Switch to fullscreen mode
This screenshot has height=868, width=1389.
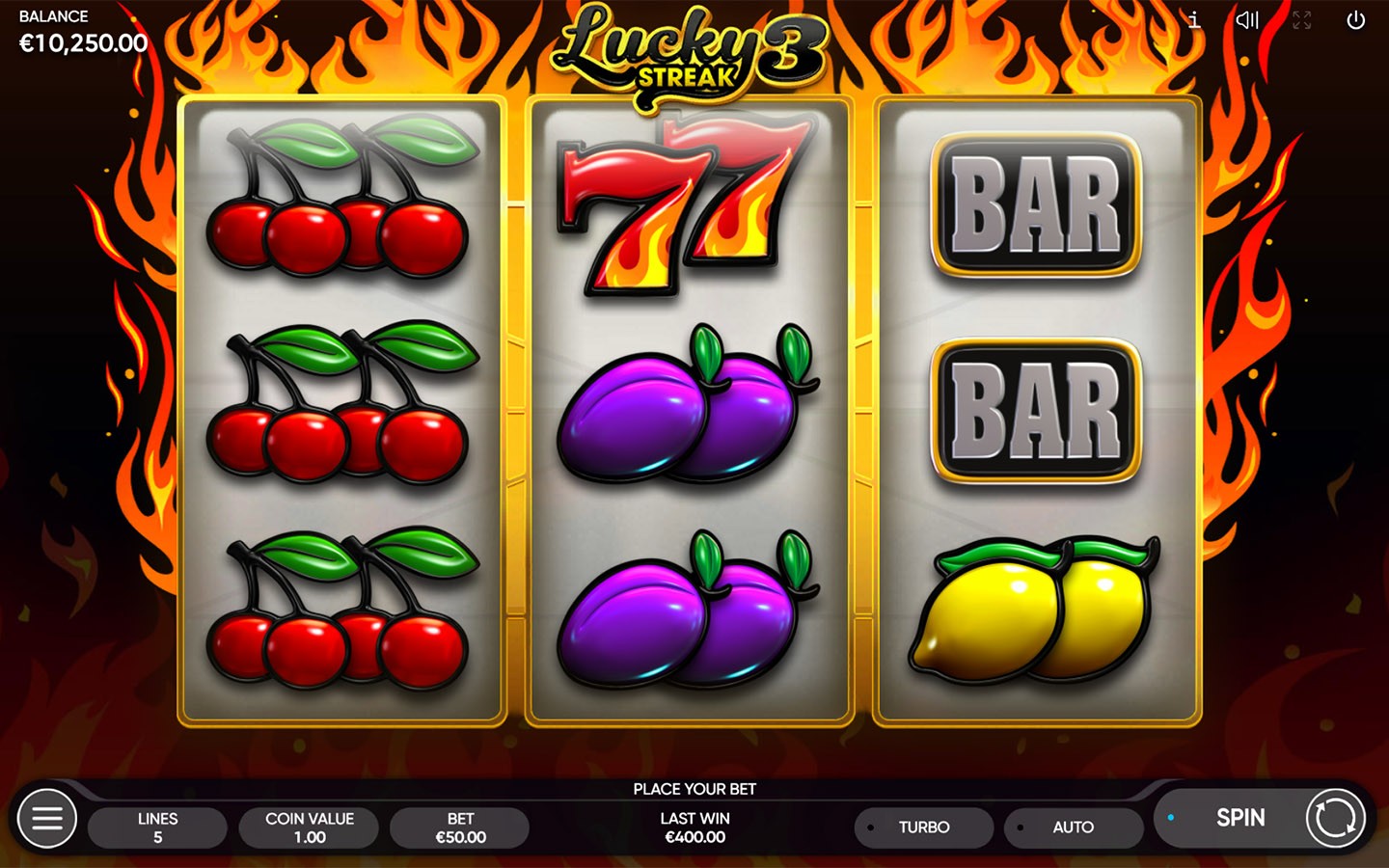tap(1302, 20)
